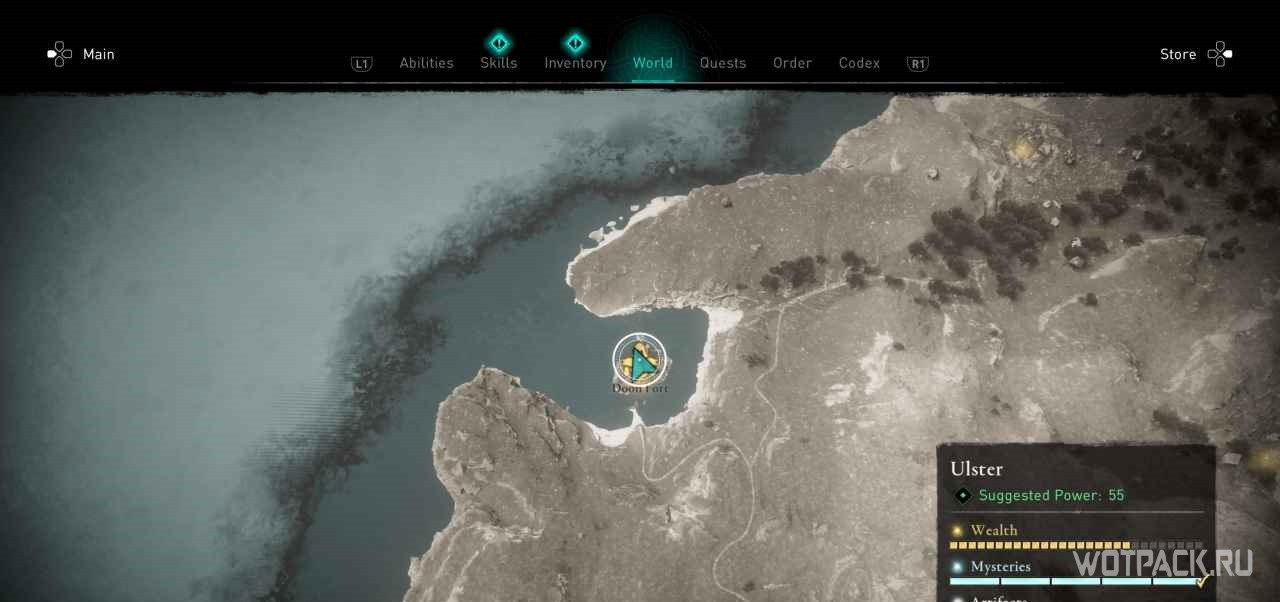Open the Inventory tab

click(575, 63)
